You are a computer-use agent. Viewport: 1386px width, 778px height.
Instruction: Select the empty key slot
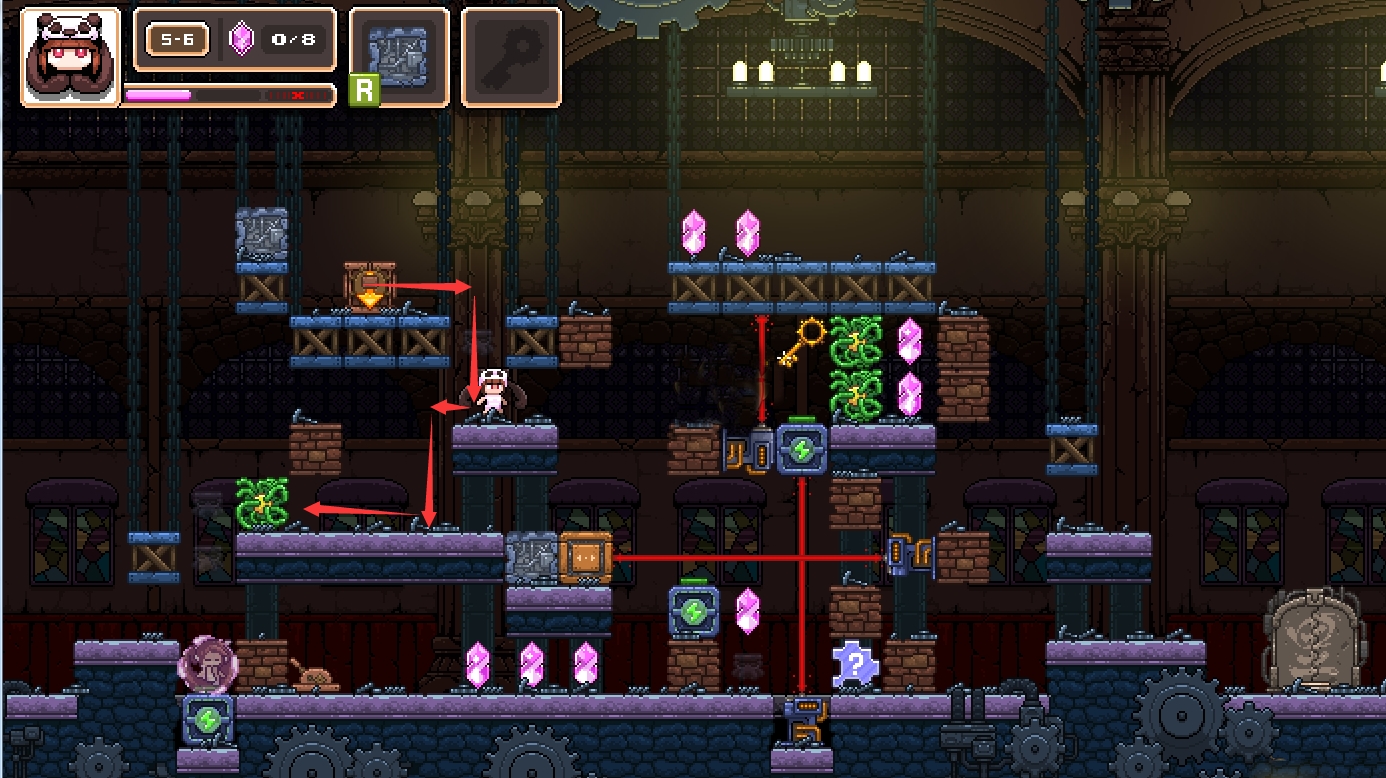[x=511, y=57]
